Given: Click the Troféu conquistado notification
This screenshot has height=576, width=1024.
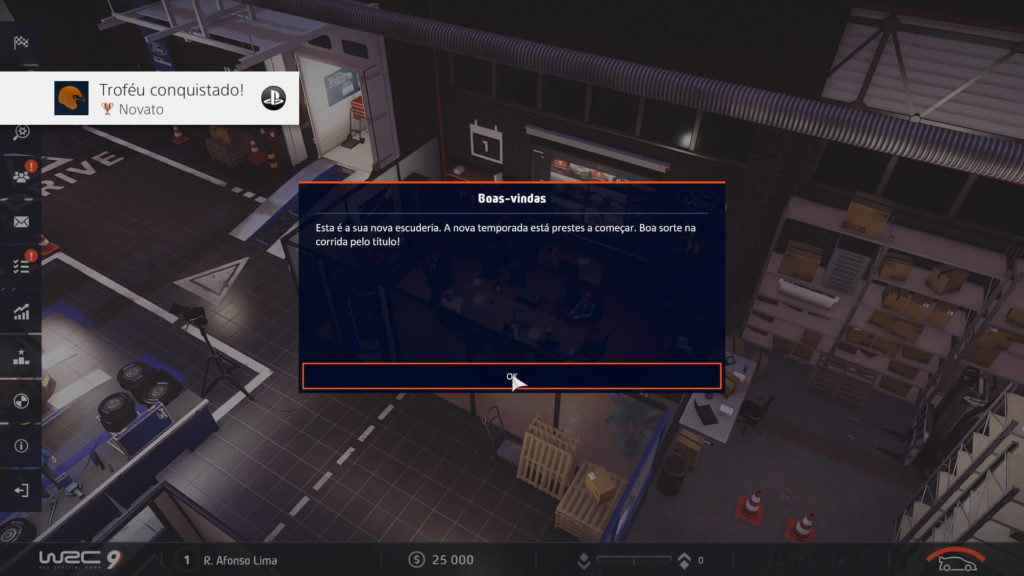Looking at the screenshot, I should pos(150,98).
